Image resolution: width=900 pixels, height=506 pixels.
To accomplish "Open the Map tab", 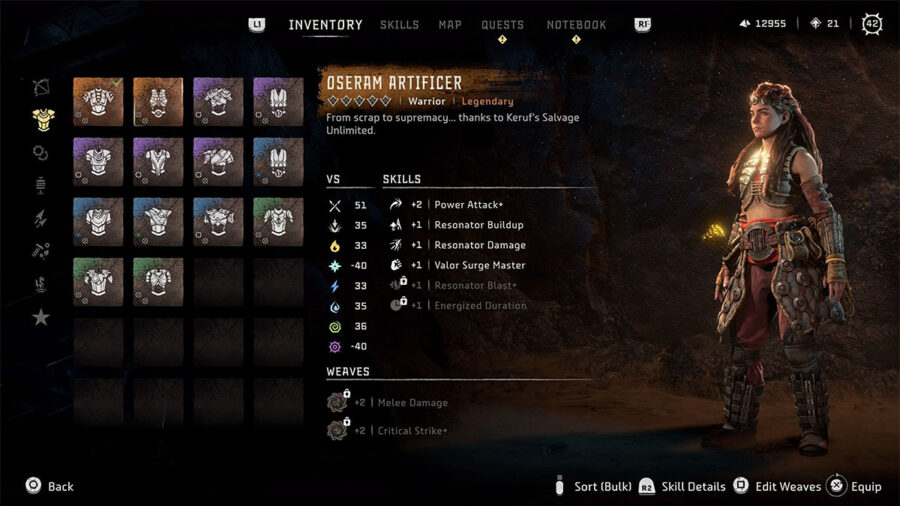I will [x=450, y=25].
